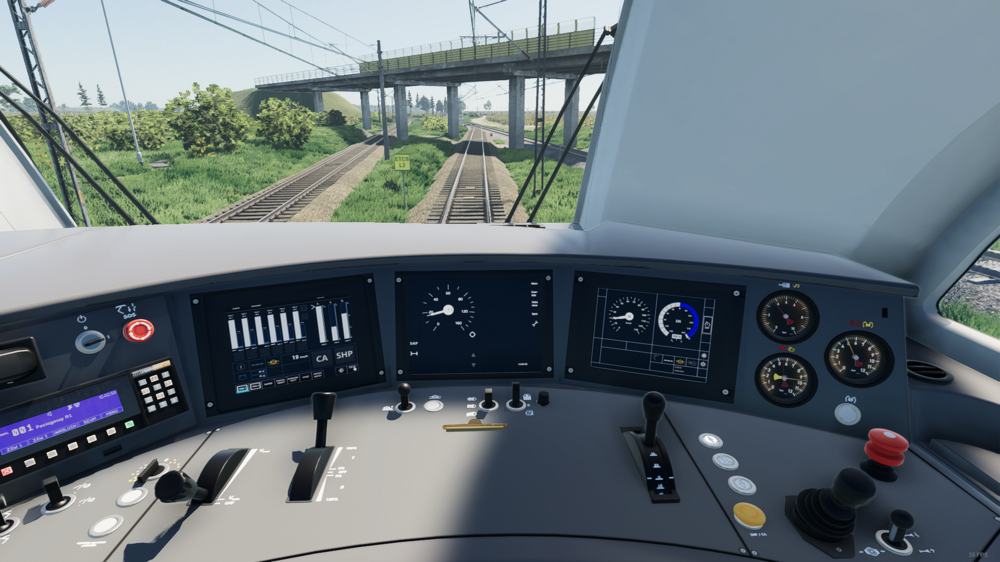Screen dimensions: 1000x562
Task: Click the radio's numeric keypad
Action: (159, 389)
